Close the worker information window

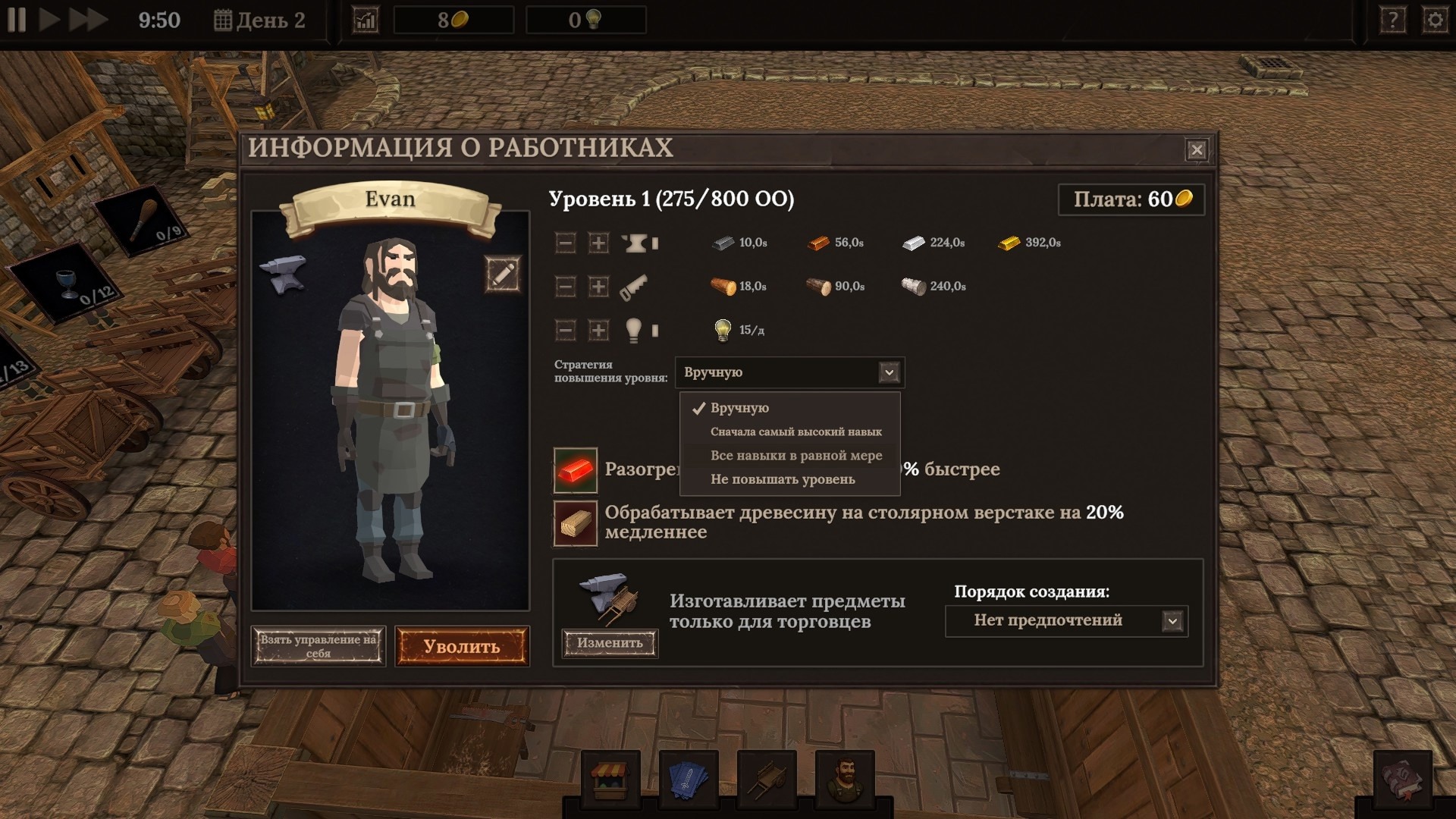click(x=1197, y=150)
